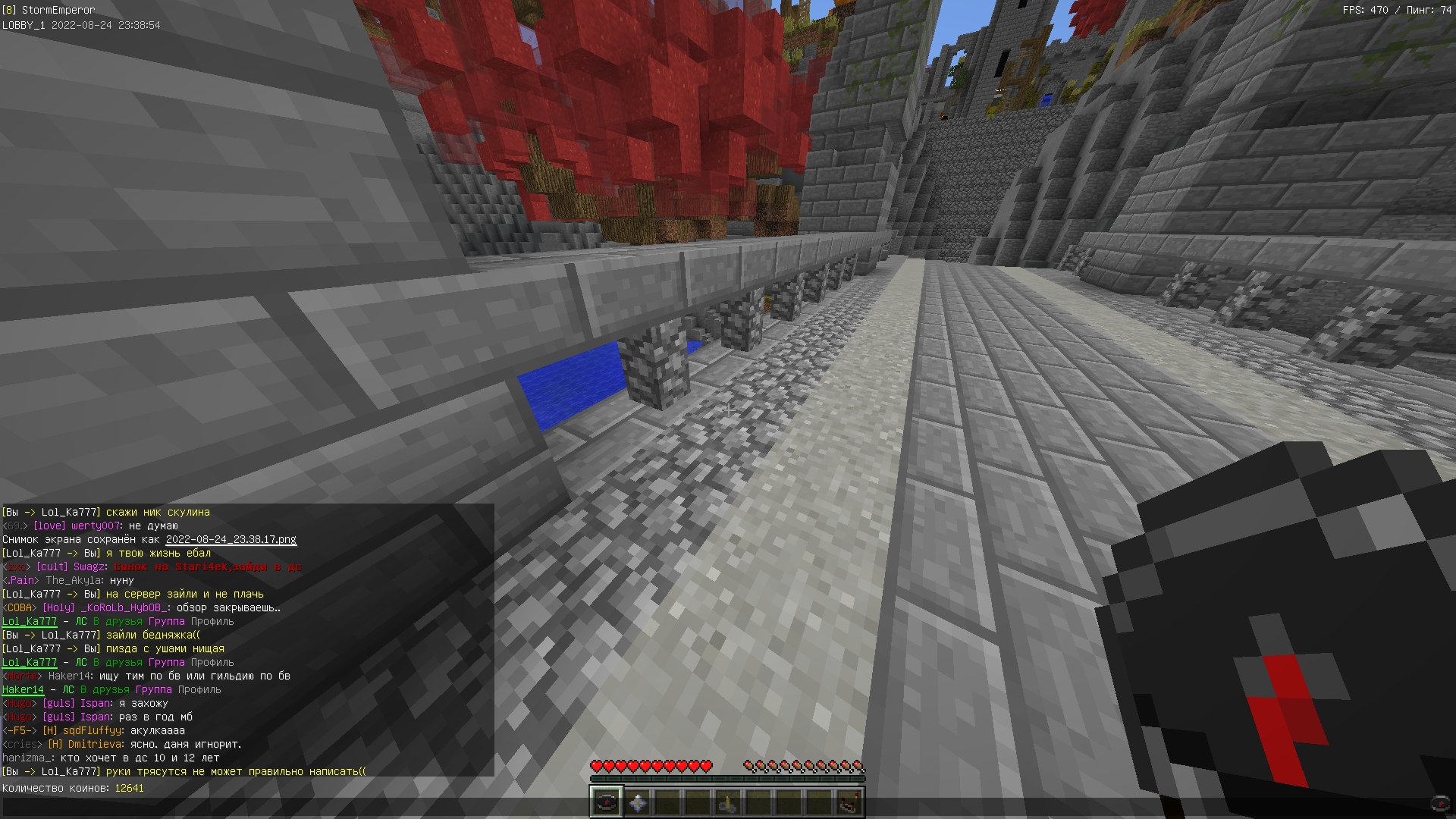Select the lead item in the fifth hotbar slot
The width and height of the screenshot is (1456, 819).
729,800
